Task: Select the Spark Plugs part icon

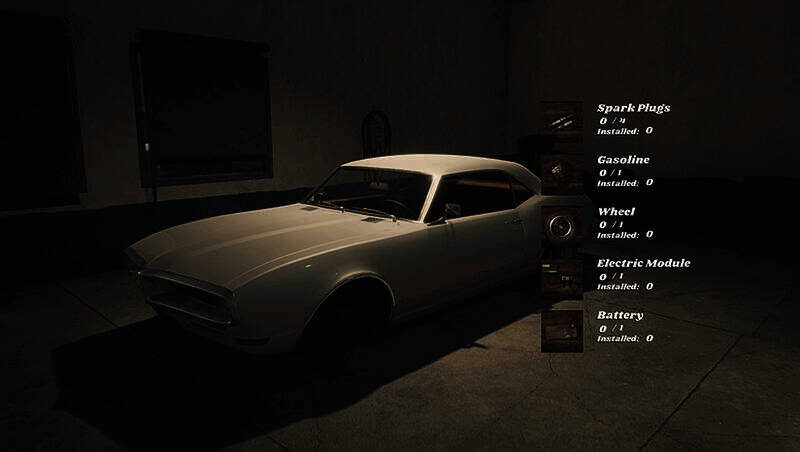Action: pyautogui.click(x=561, y=119)
